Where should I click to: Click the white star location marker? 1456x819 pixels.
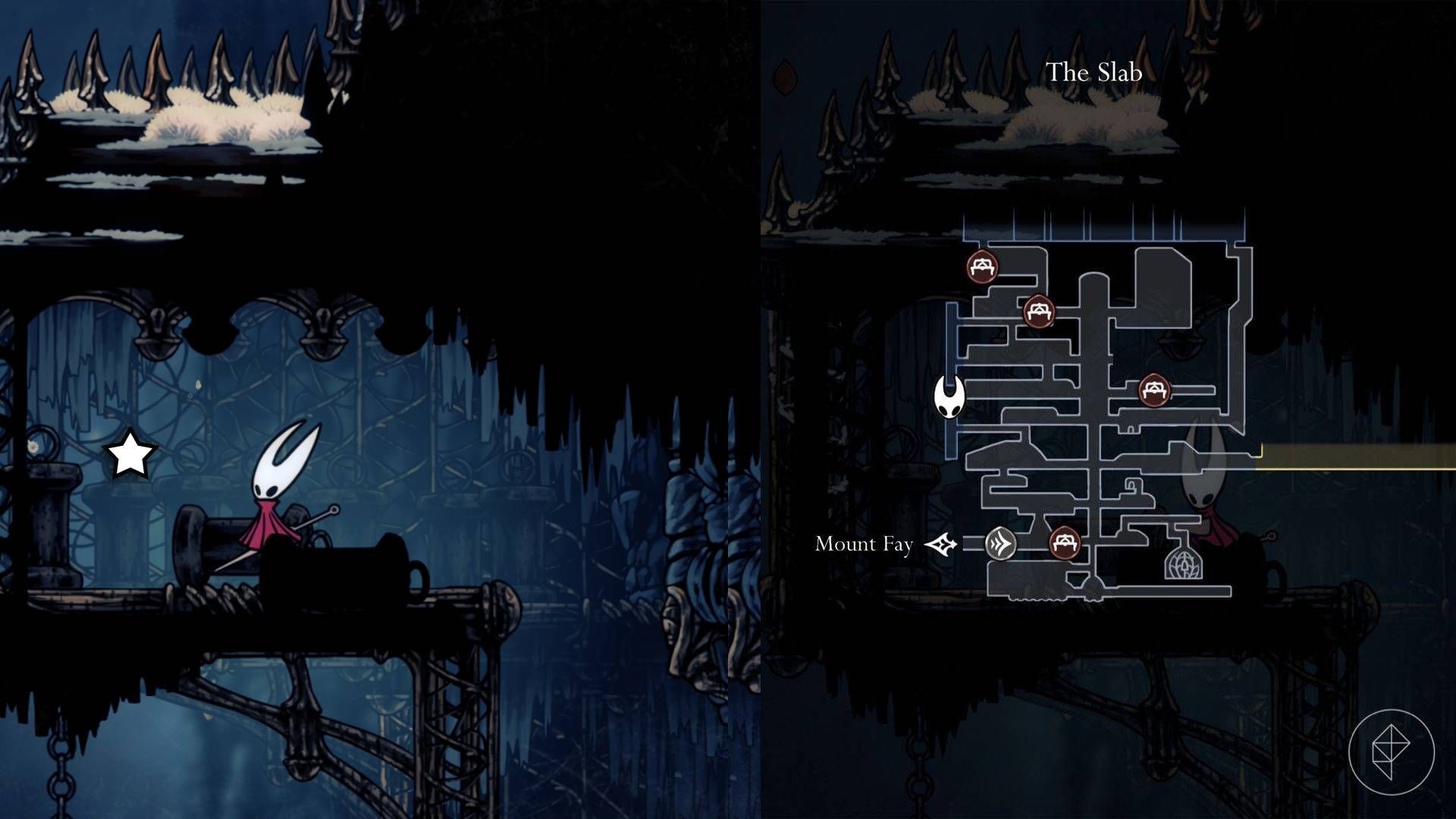point(130,455)
